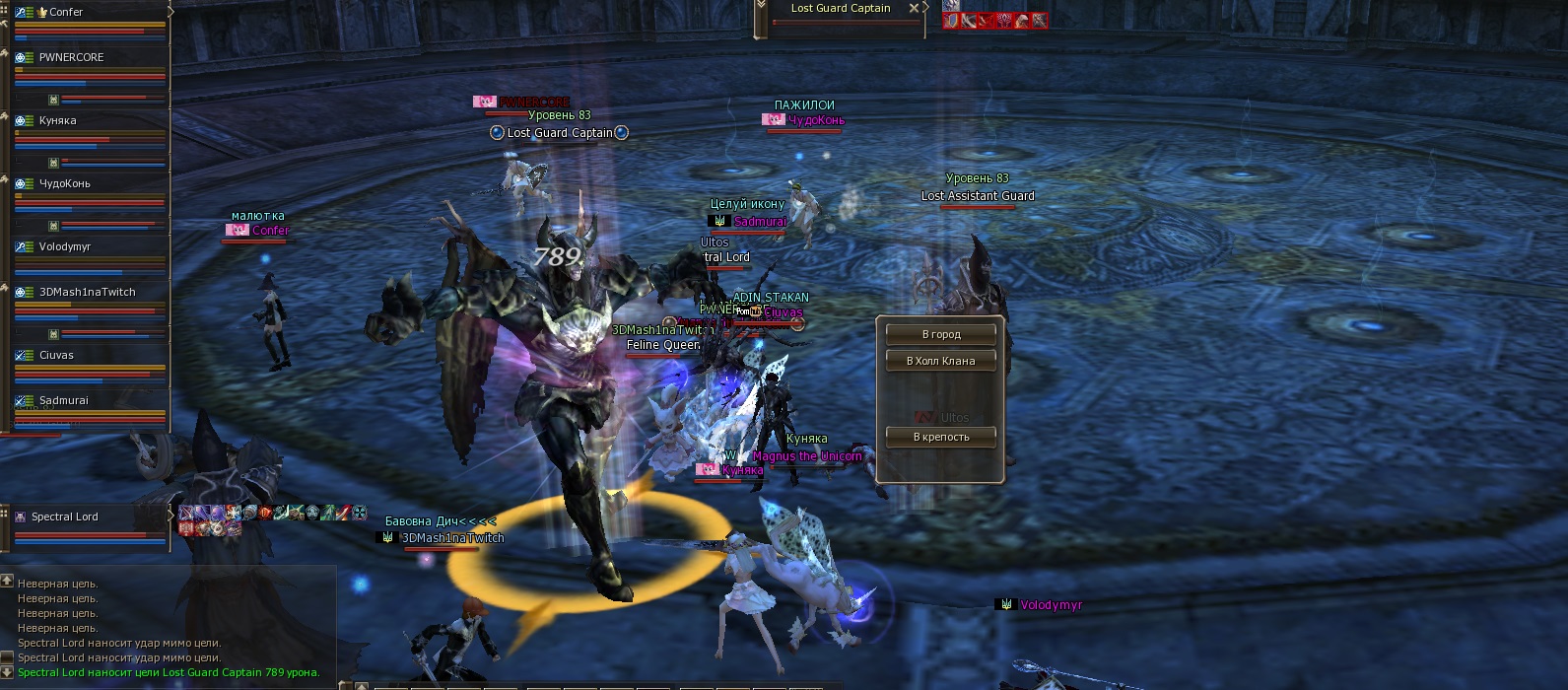1568x690 pixels.
Task: Click the "В крепость" respawn button
Action: click(940, 437)
